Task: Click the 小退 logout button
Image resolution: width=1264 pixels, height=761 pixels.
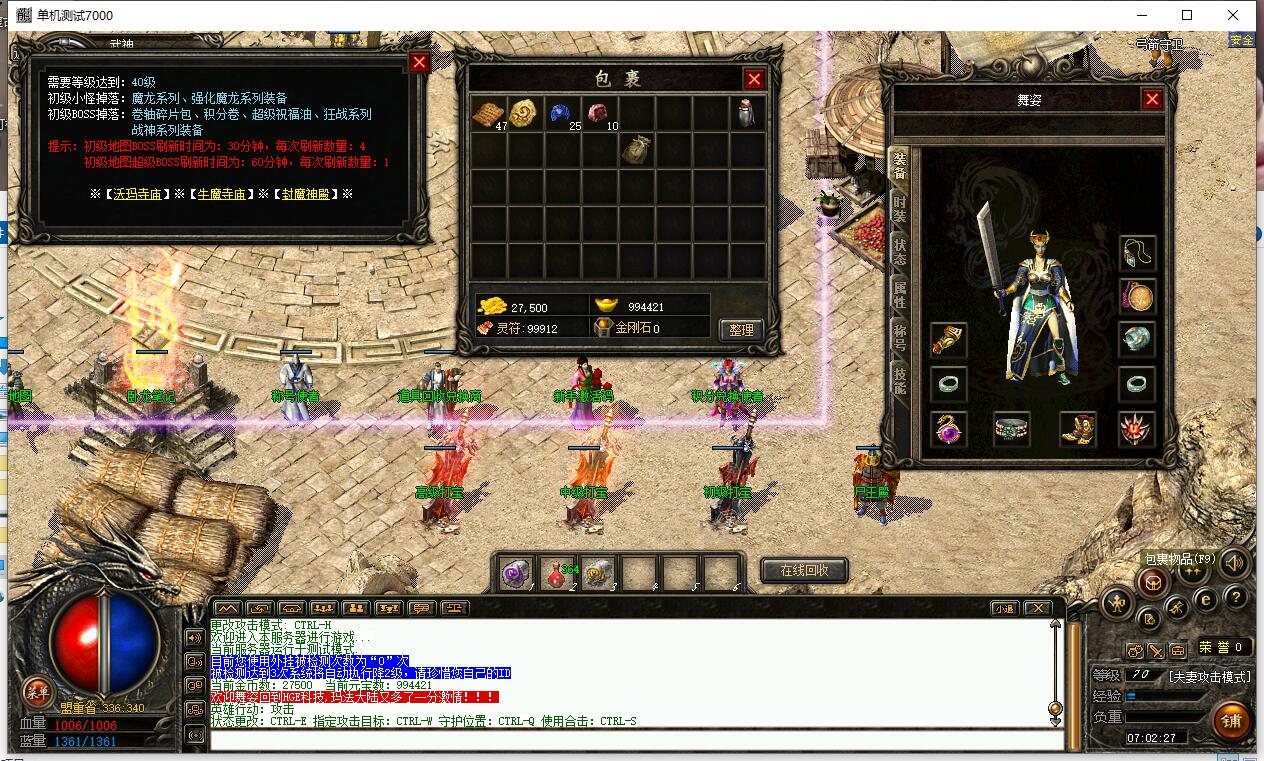Action: coord(1005,608)
